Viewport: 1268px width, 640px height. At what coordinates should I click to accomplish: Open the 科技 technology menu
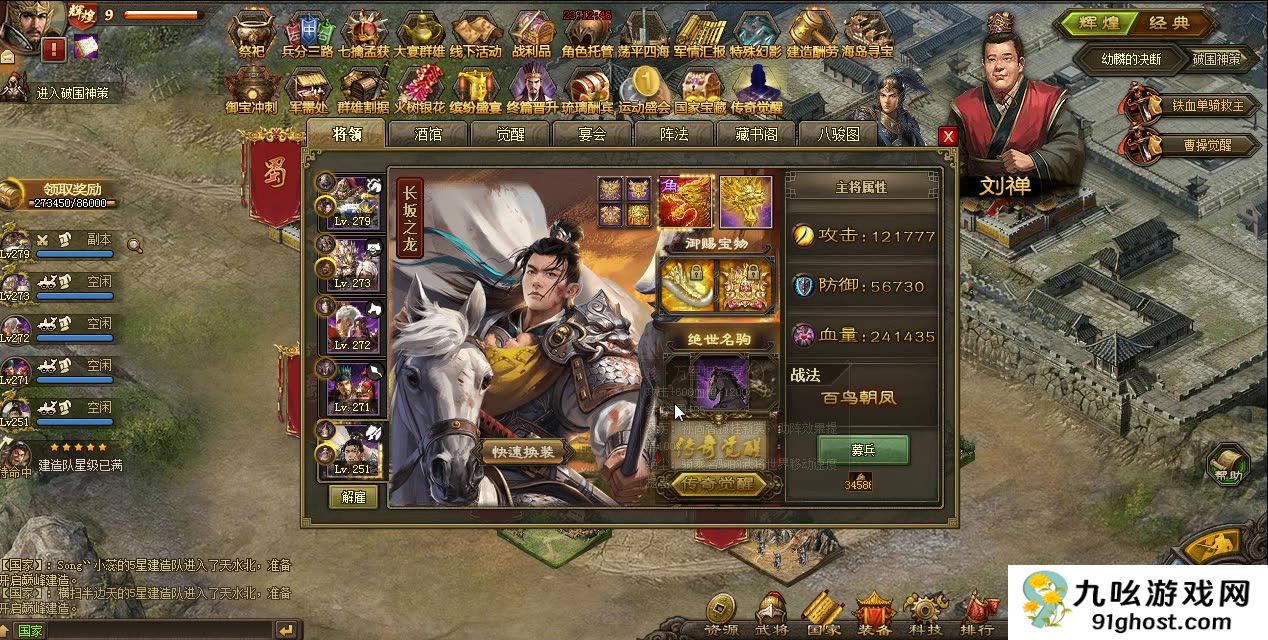click(x=925, y=611)
